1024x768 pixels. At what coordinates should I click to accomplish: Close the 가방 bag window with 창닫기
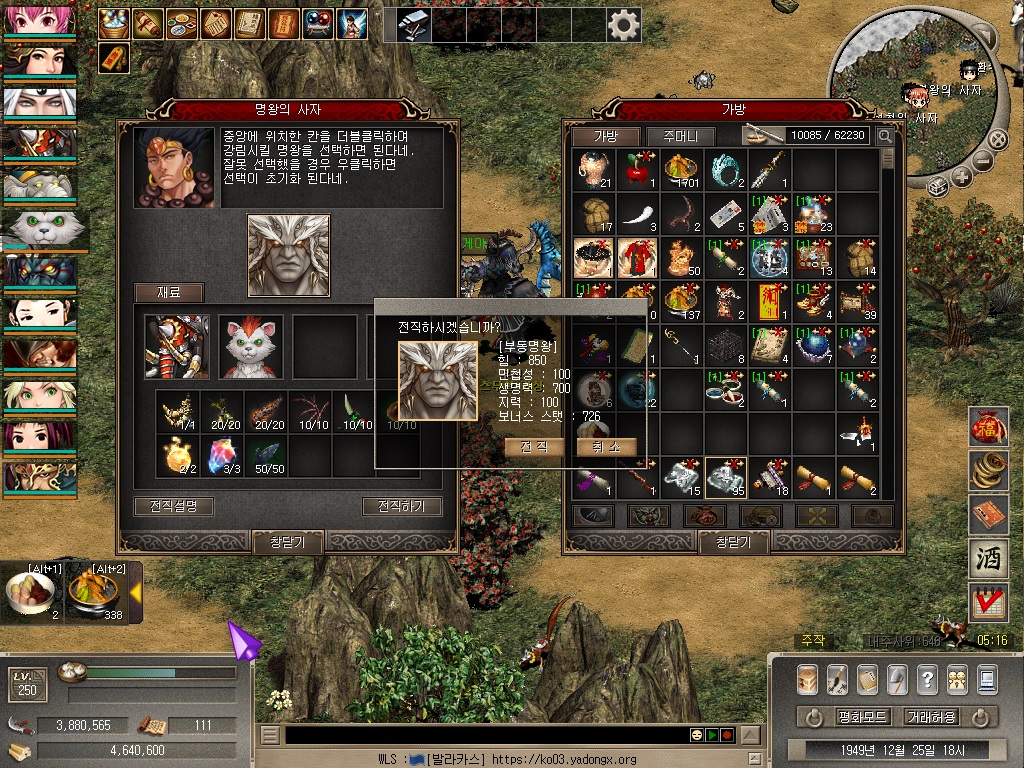(x=733, y=542)
